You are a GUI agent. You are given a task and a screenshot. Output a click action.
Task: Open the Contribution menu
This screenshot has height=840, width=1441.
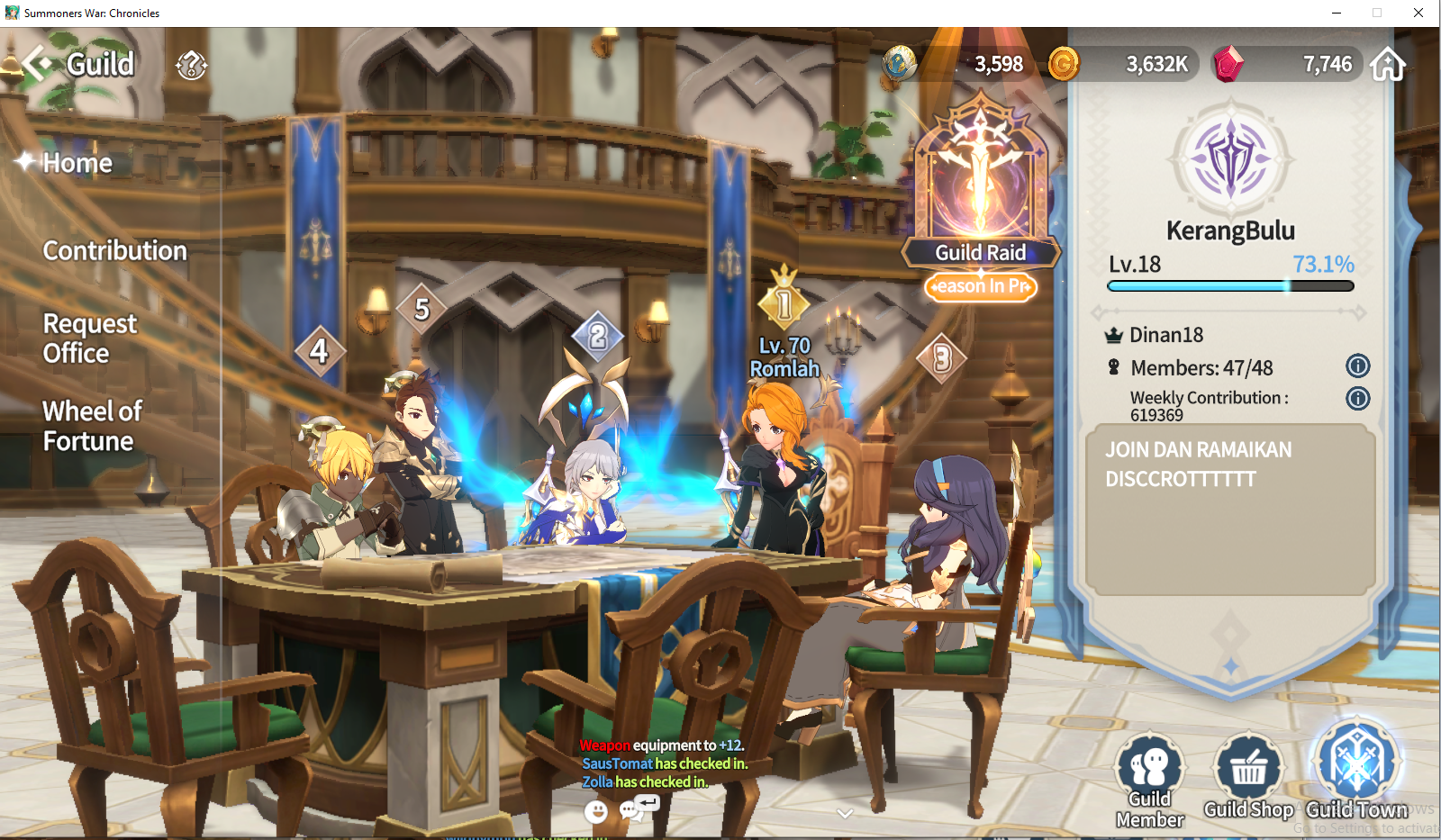click(114, 250)
